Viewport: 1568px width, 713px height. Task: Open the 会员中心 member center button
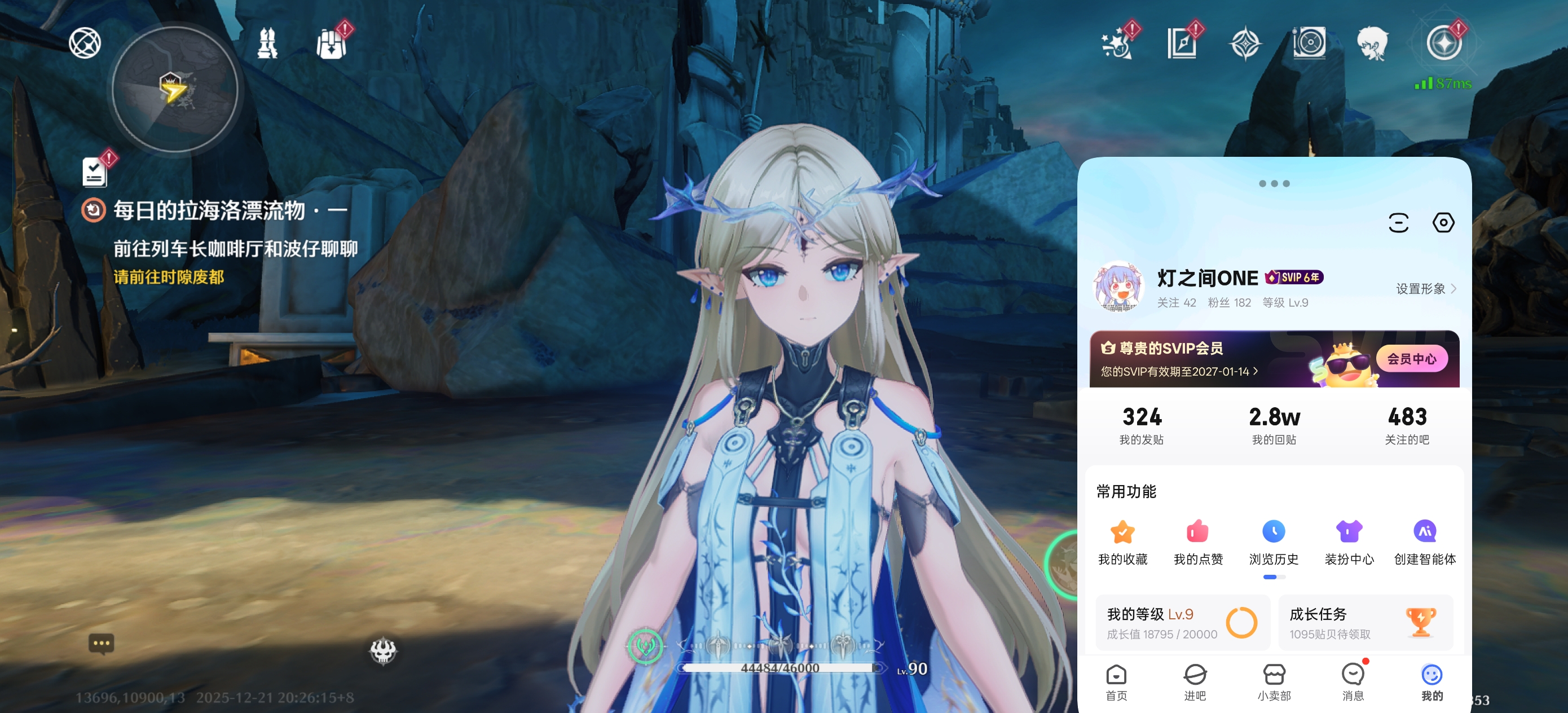[x=1411, y=359]
